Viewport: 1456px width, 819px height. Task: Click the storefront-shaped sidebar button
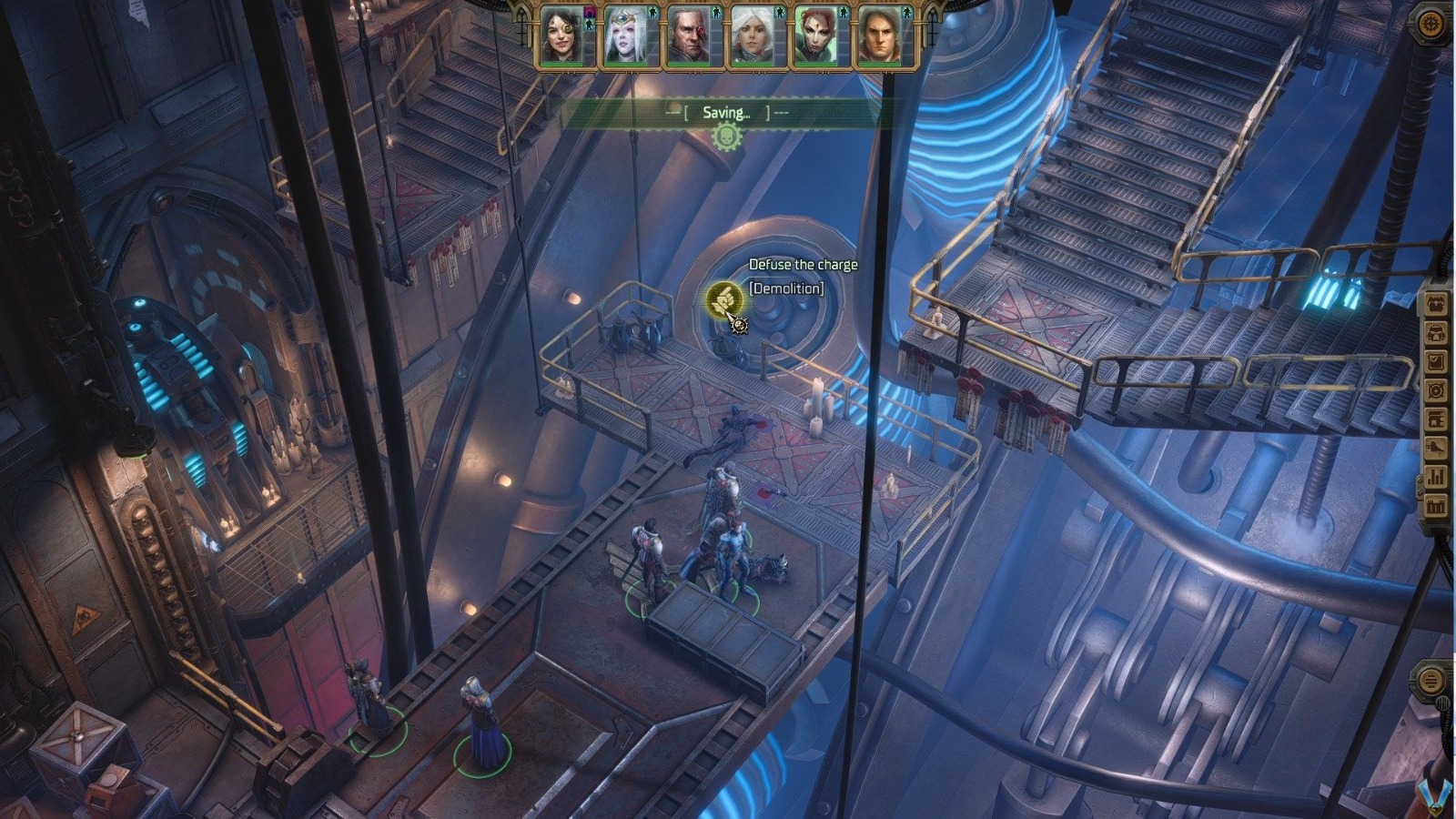tap(1436, 420)
